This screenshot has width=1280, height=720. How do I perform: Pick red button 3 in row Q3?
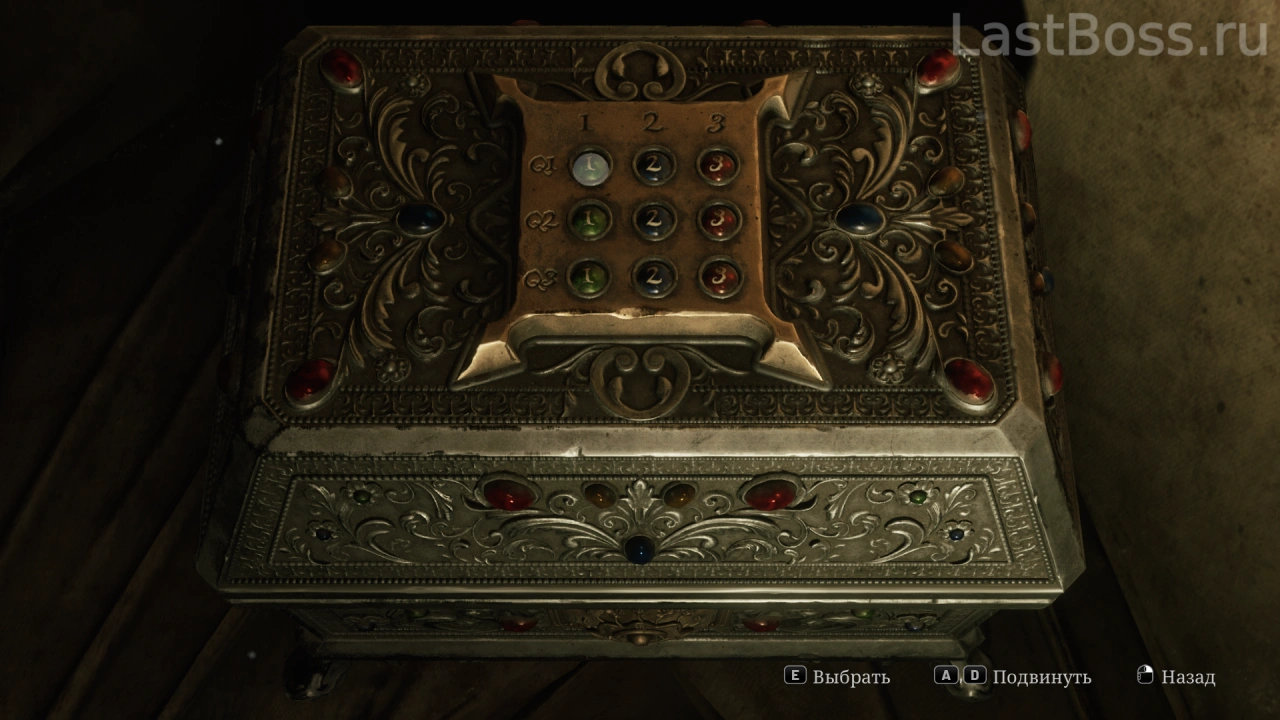[x=718, y=275]
